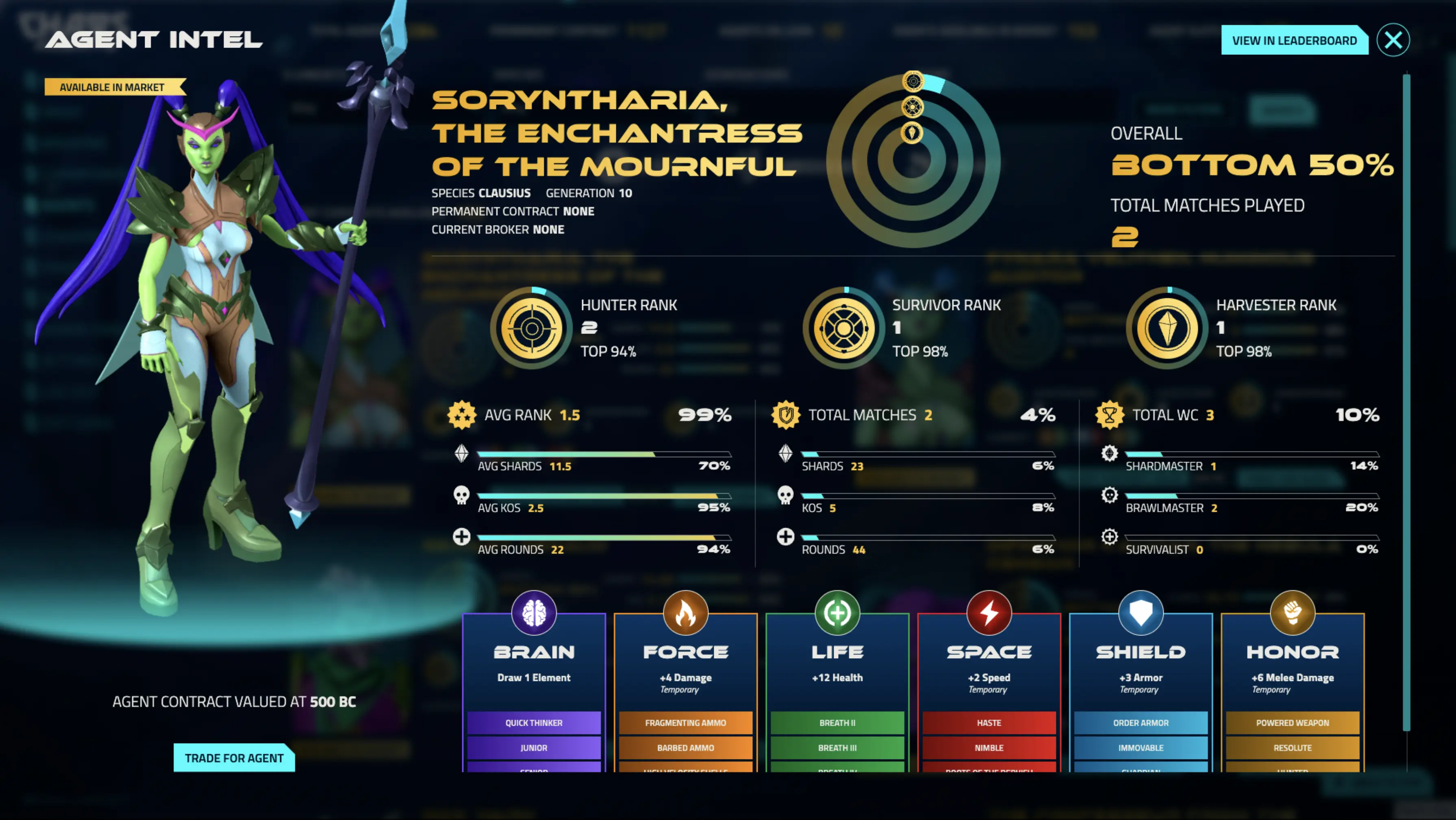Select the Haste perk
Viewport: 1456px width, 820px height.
(989, 723)
